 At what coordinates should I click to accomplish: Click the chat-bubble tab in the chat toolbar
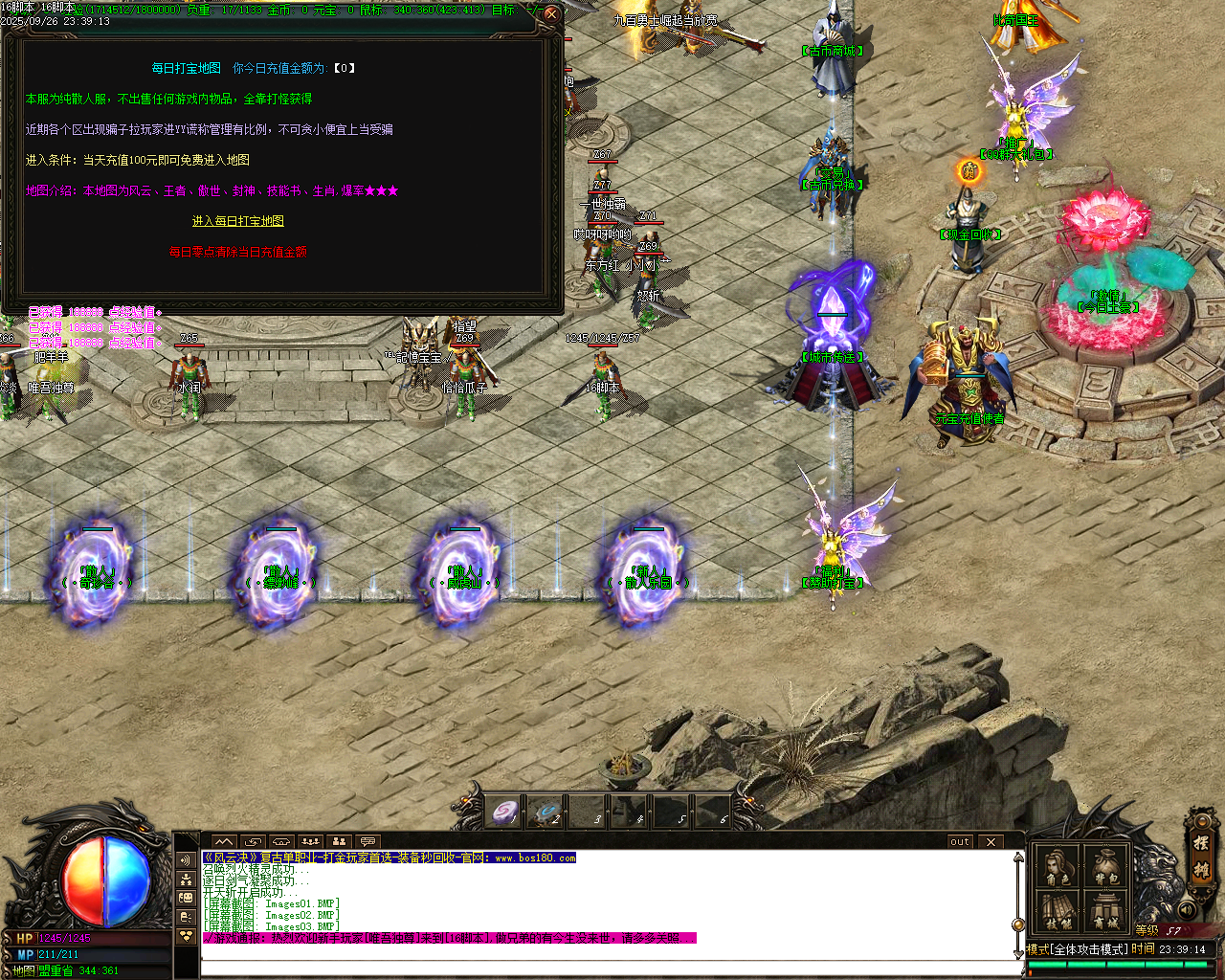click(367, 841)
